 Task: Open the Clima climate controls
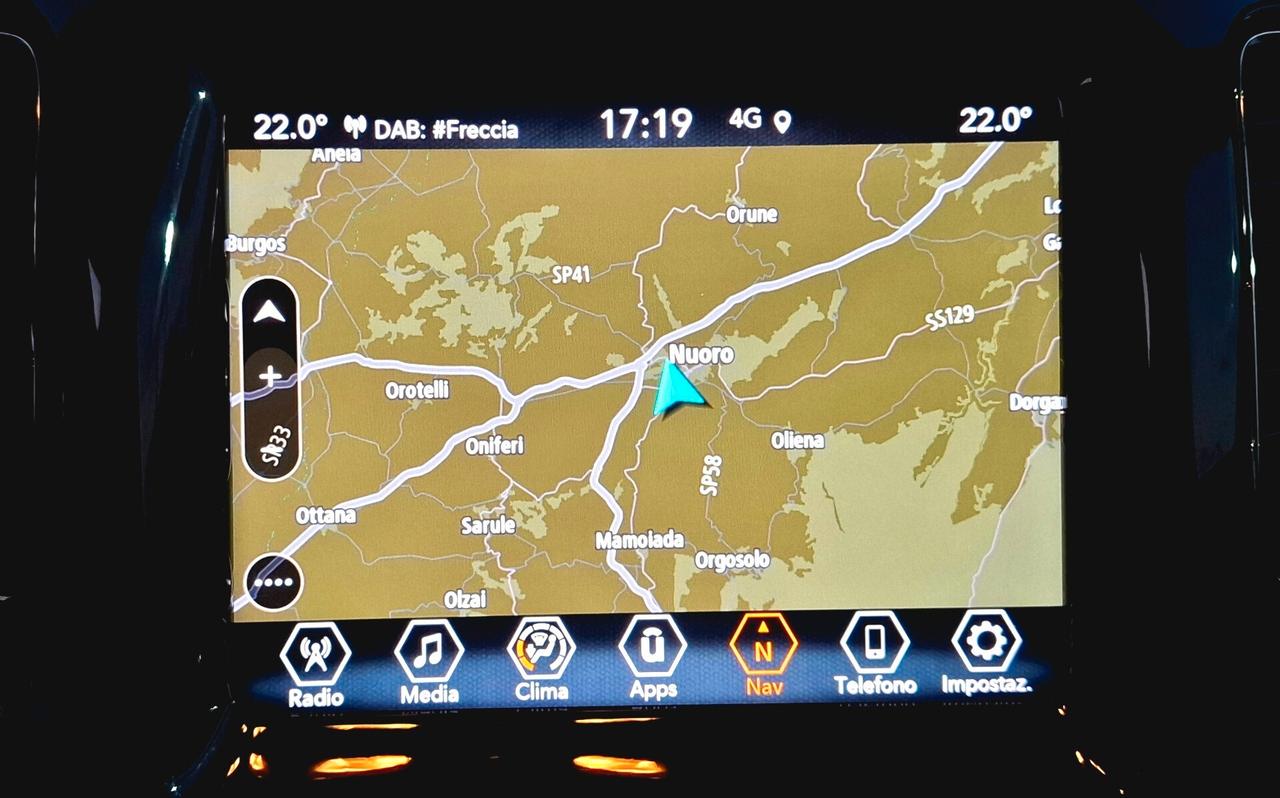(x=541, y=656)
